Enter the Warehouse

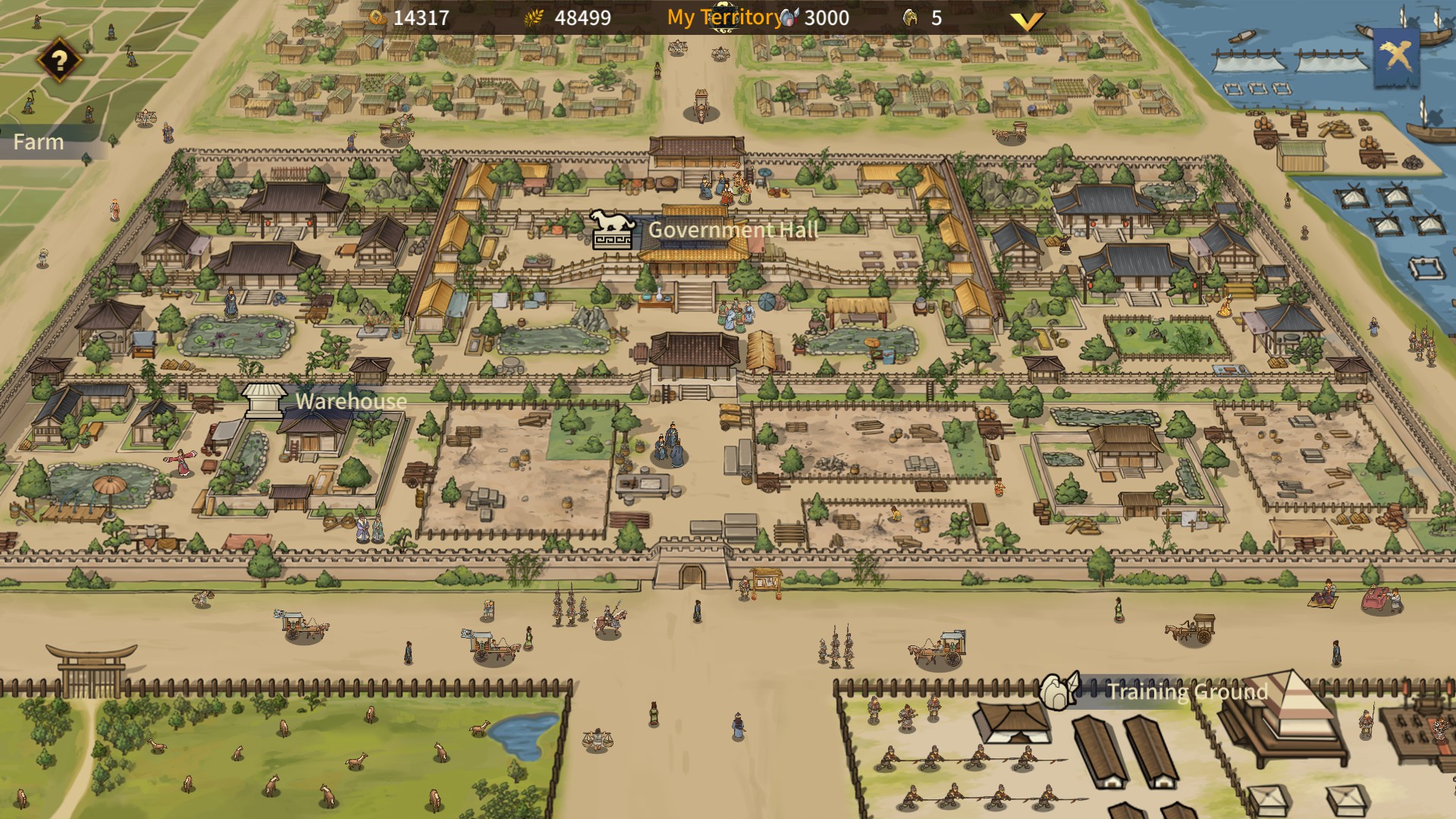pyautogui.click(x=350, y=401)
